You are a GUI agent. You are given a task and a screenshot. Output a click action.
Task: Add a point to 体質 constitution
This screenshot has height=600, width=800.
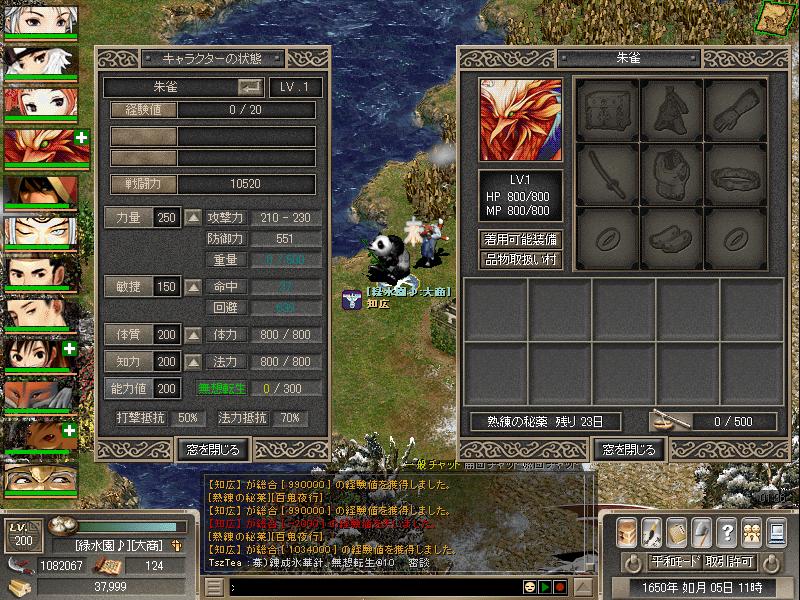(x=193, y=335)
